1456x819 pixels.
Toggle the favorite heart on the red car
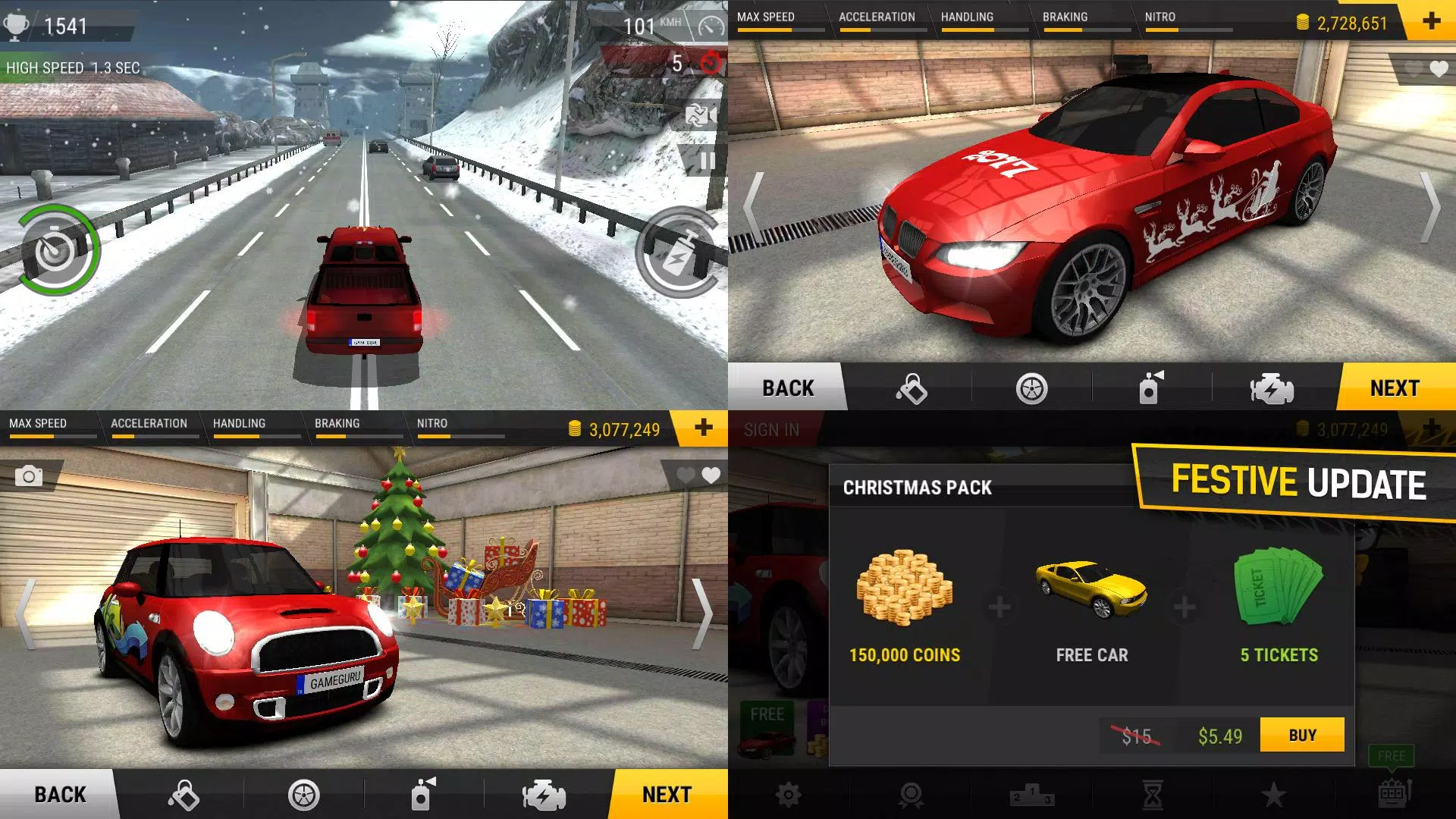[1439, 68]
